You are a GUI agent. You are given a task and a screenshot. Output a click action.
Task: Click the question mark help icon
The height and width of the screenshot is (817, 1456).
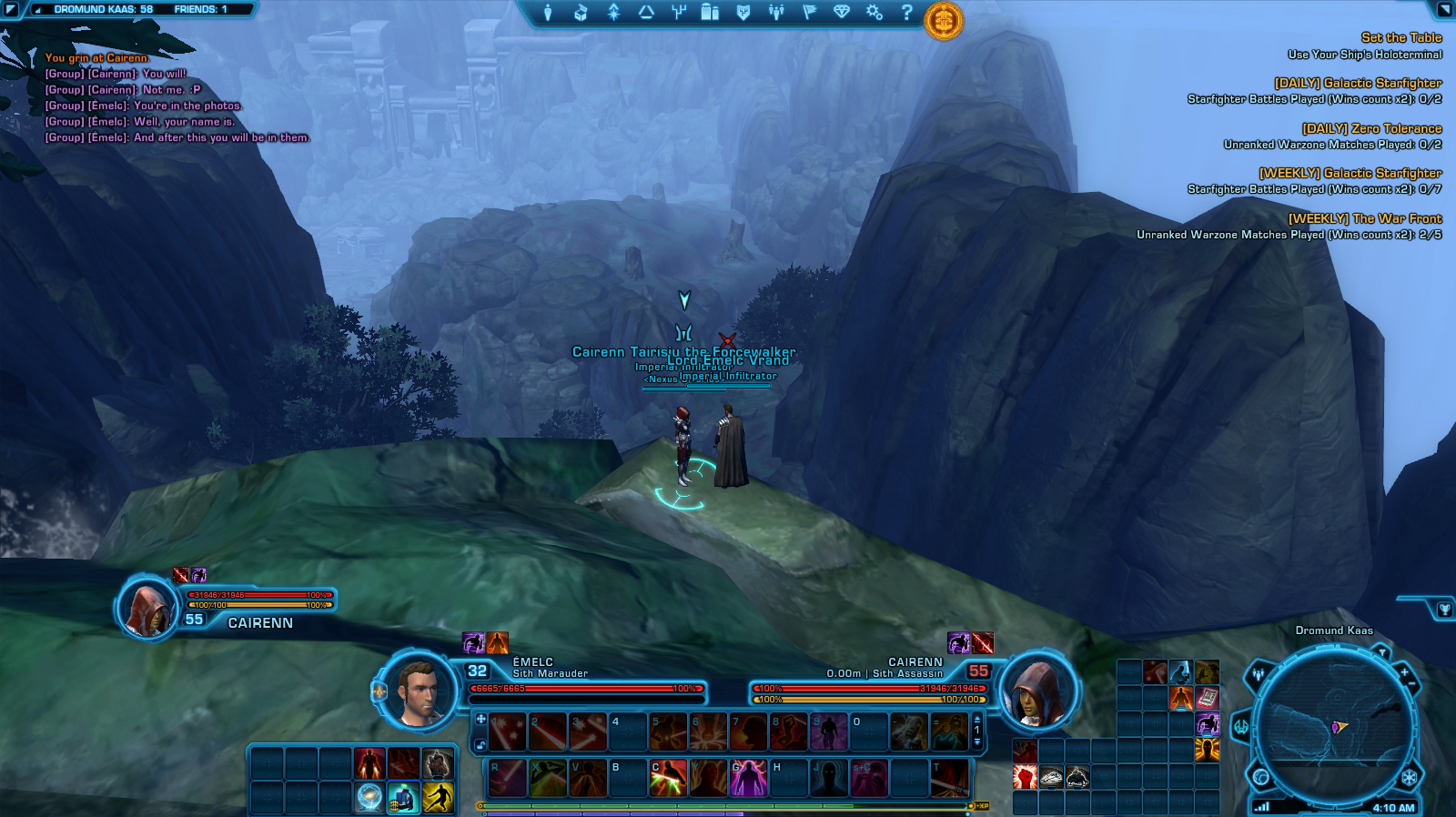(906, 12)
